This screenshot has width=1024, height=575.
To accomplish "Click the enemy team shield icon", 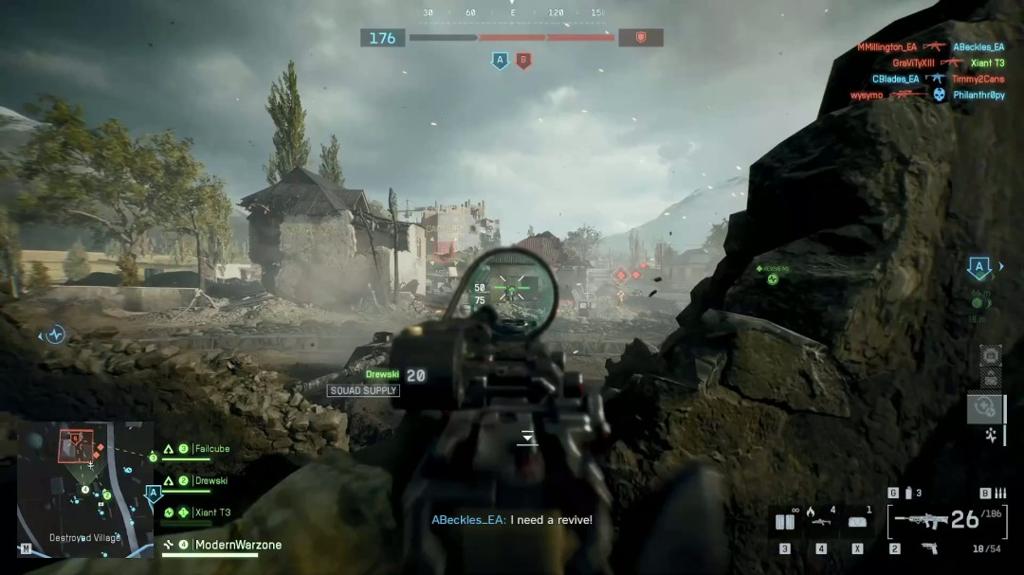I will (640, 38).
